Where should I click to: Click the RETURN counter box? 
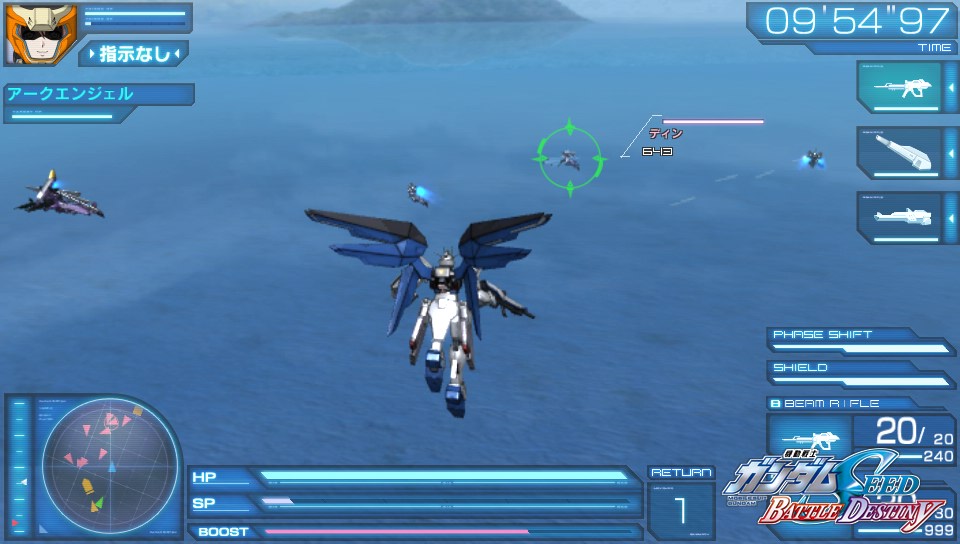pos(681,503)
